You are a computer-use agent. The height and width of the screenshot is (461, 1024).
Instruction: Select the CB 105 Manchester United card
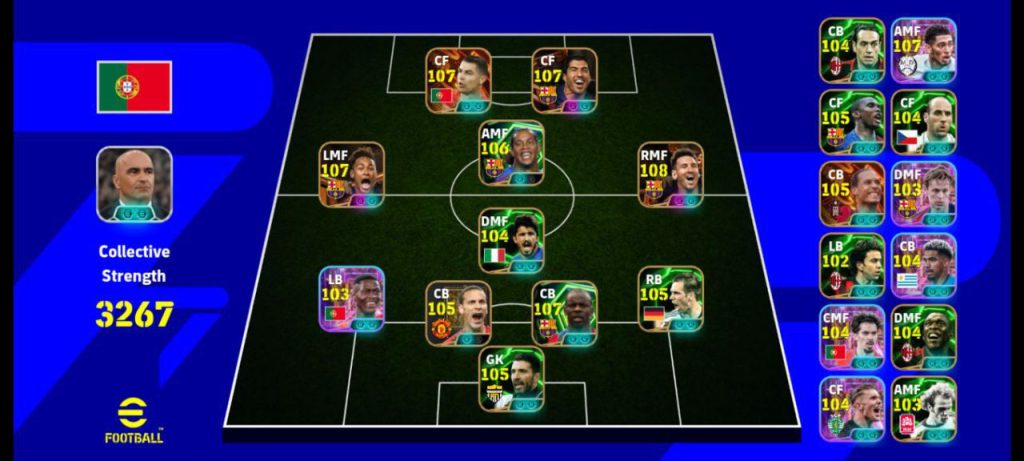pos(458,313)
